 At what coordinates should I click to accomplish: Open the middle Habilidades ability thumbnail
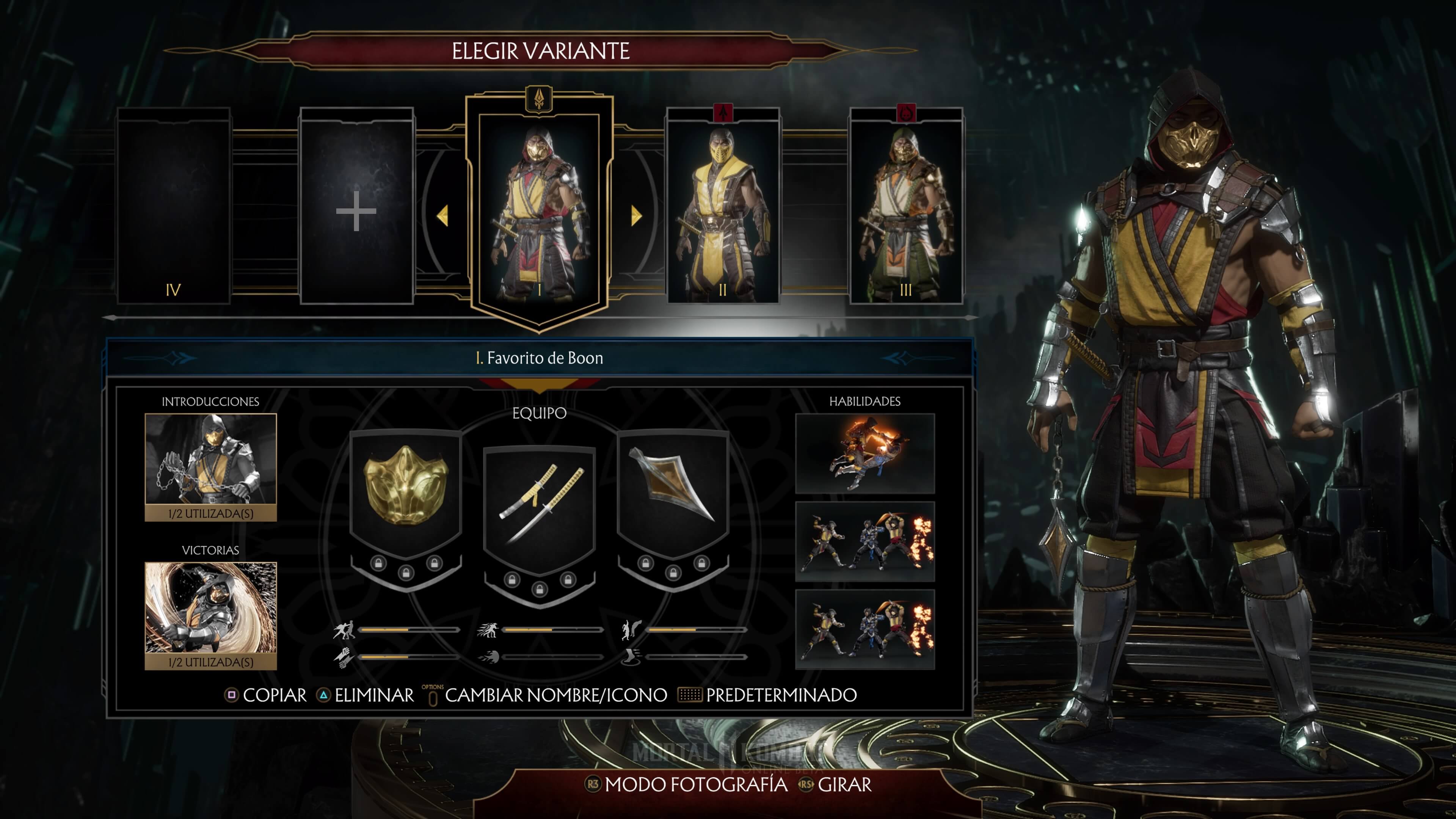(864, 541)
